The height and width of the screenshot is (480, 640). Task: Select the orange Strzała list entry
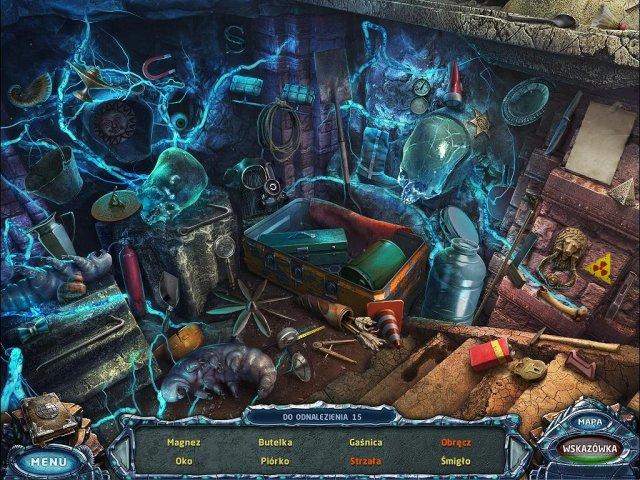pyautogui.click(x=365, y=461)
